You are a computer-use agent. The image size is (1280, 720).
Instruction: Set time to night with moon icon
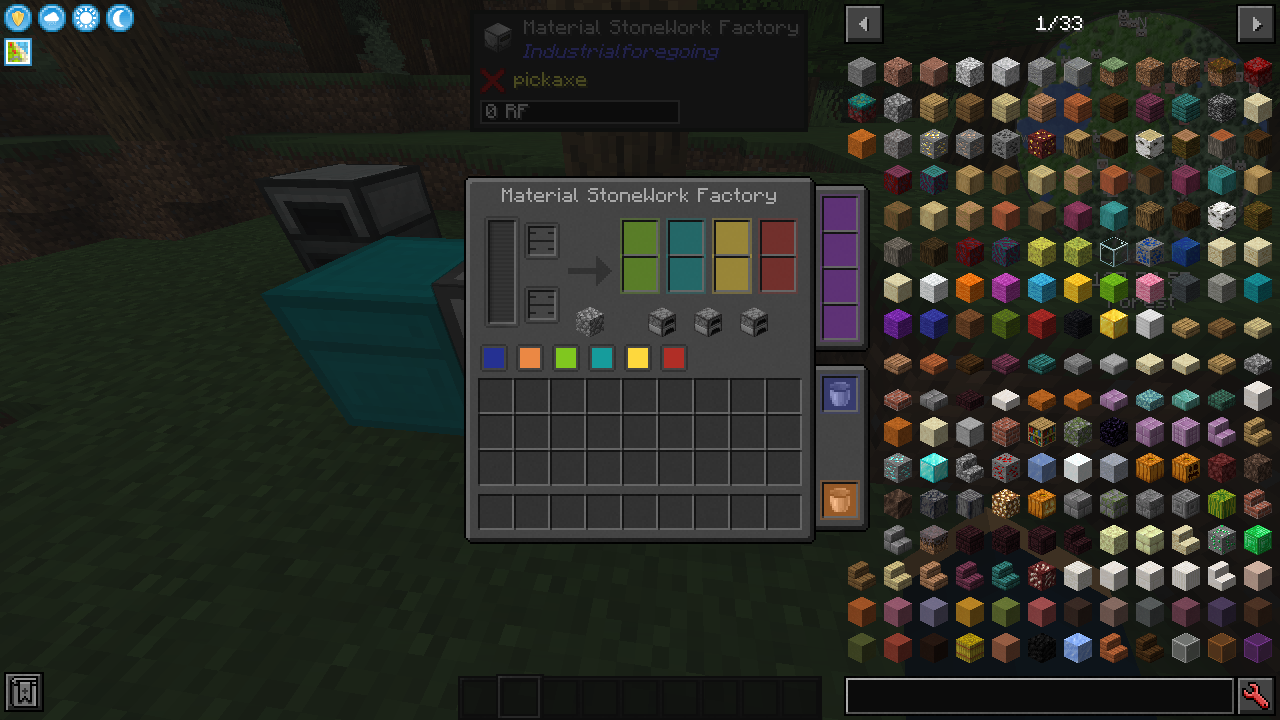point(119,17)
